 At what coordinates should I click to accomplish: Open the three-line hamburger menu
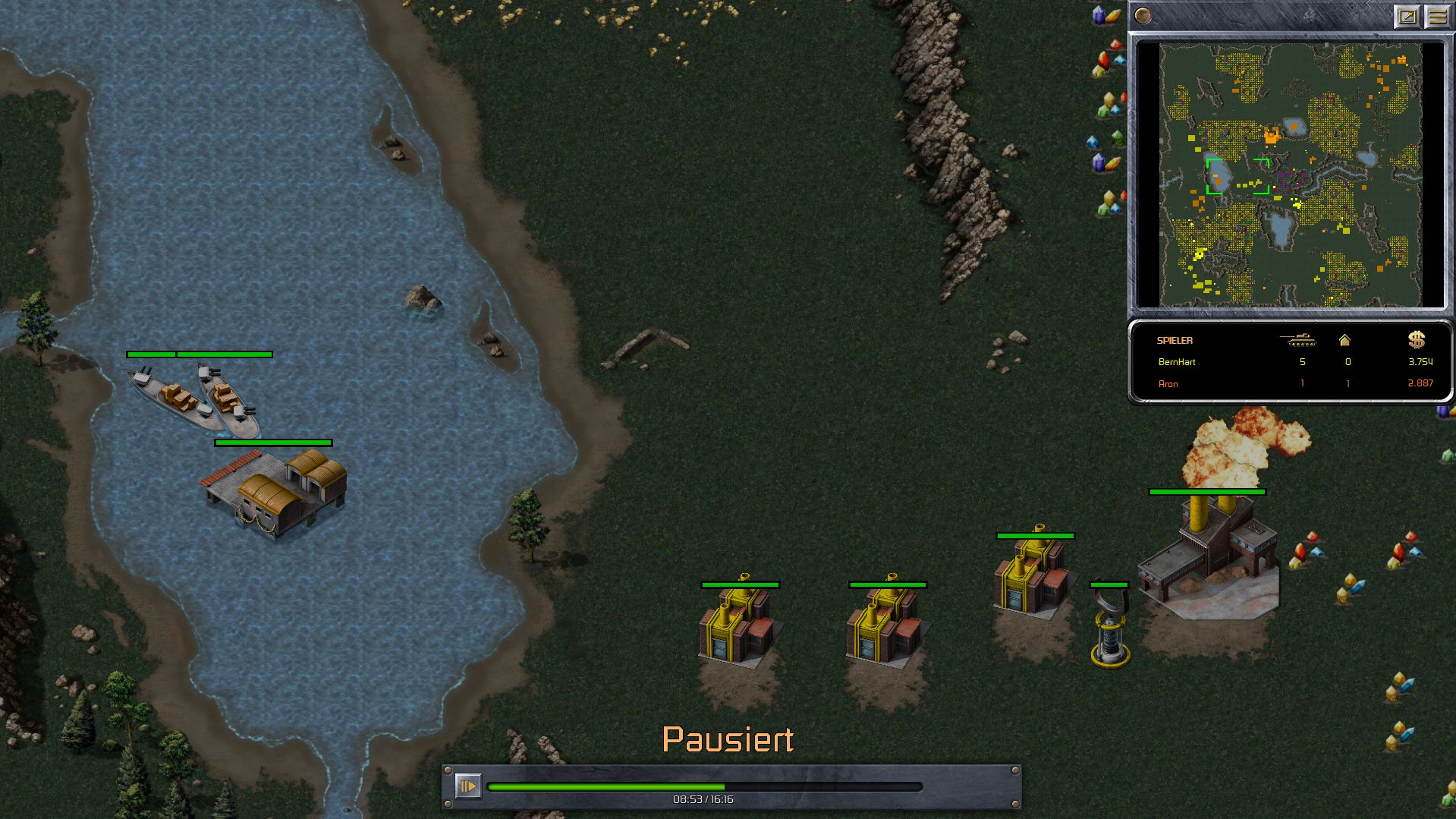(1437, 16)
